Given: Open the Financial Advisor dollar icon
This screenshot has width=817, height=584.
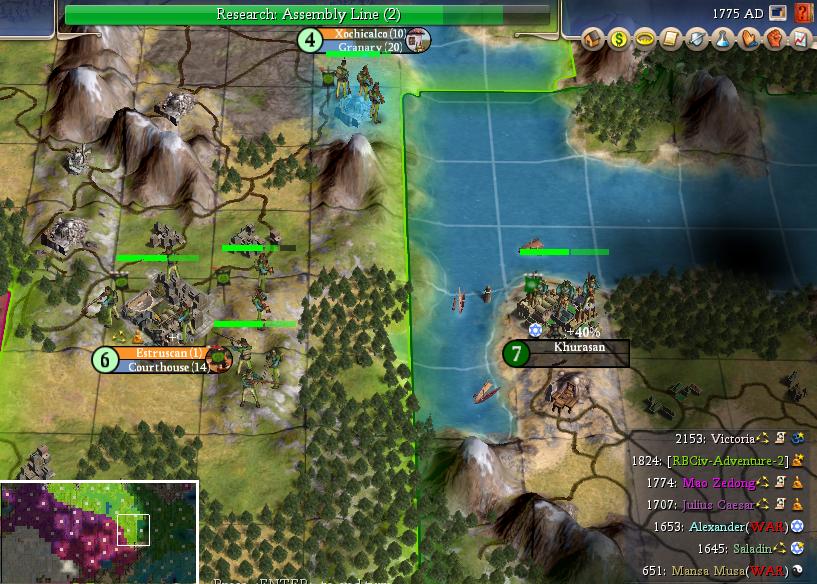Looking at the screenshot, I should pyautogui.click(x=619, y=40).
